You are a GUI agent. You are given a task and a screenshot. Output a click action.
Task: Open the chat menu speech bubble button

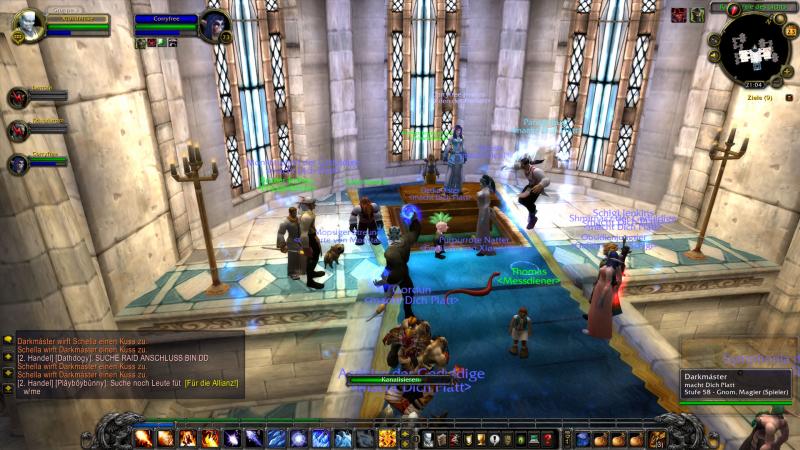[x=8, y=340]
